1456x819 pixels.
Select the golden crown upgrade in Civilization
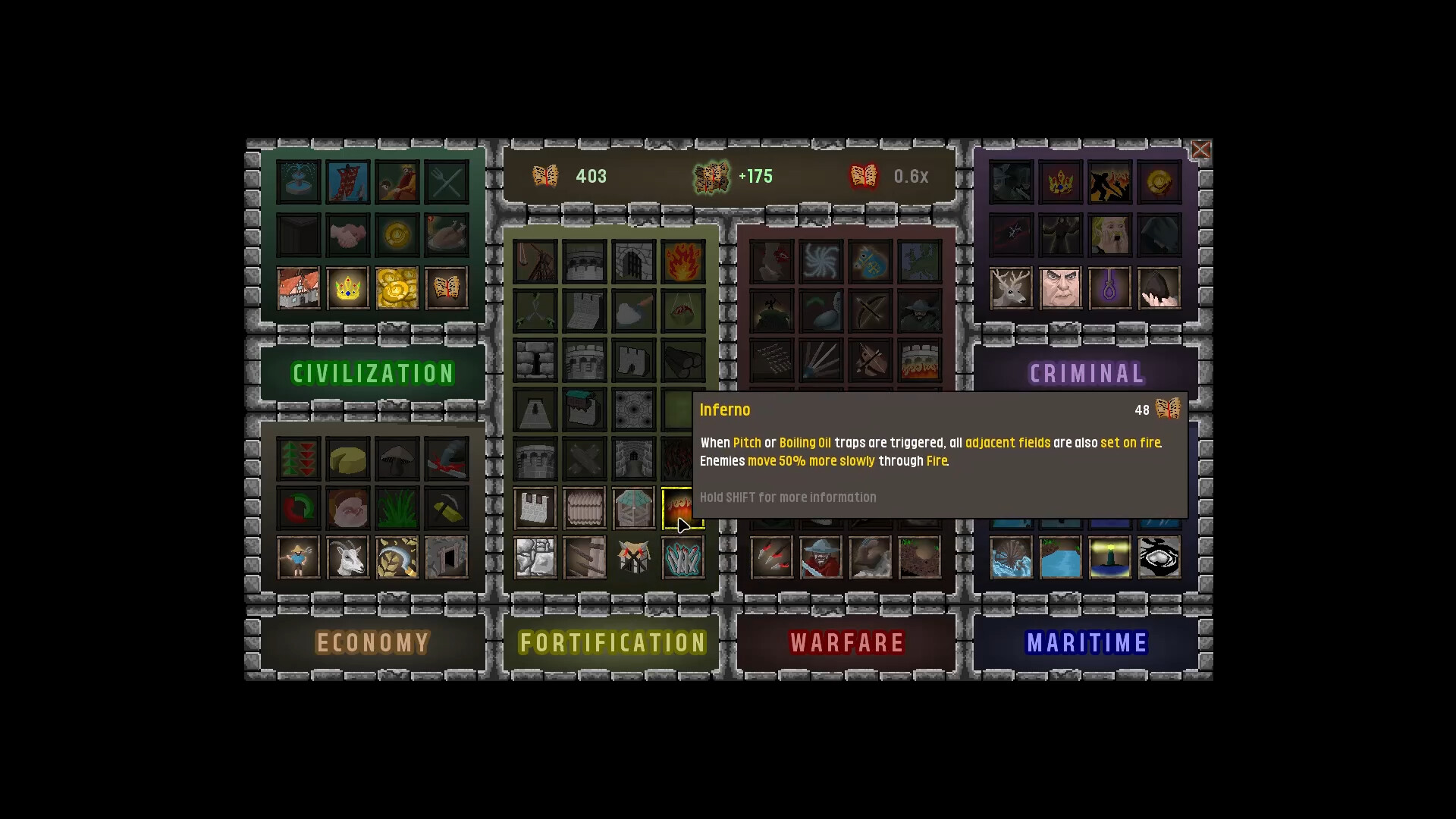(348, 288)
